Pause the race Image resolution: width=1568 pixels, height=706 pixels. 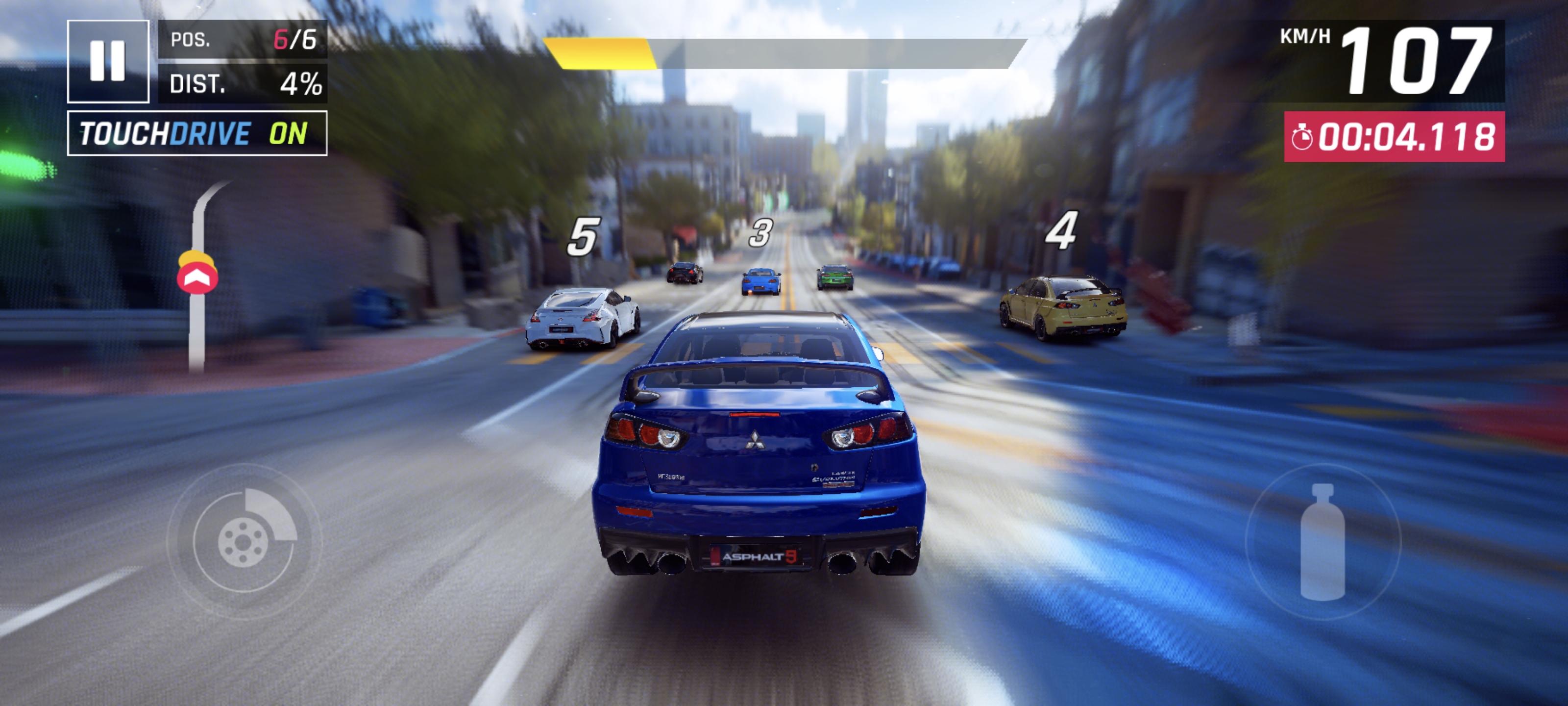[x=108, y=61]
